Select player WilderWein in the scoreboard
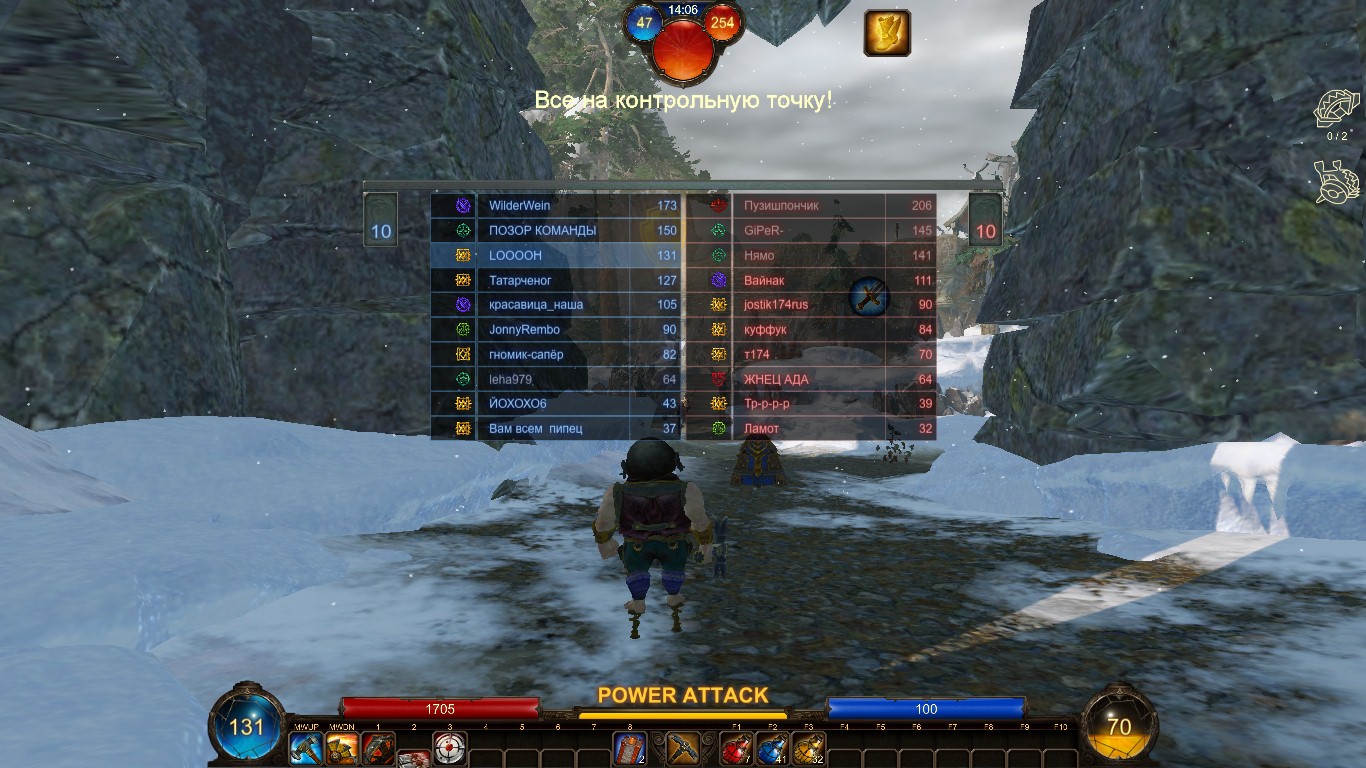The width and height of the screenshot is (1366, 768). [556, 206]
